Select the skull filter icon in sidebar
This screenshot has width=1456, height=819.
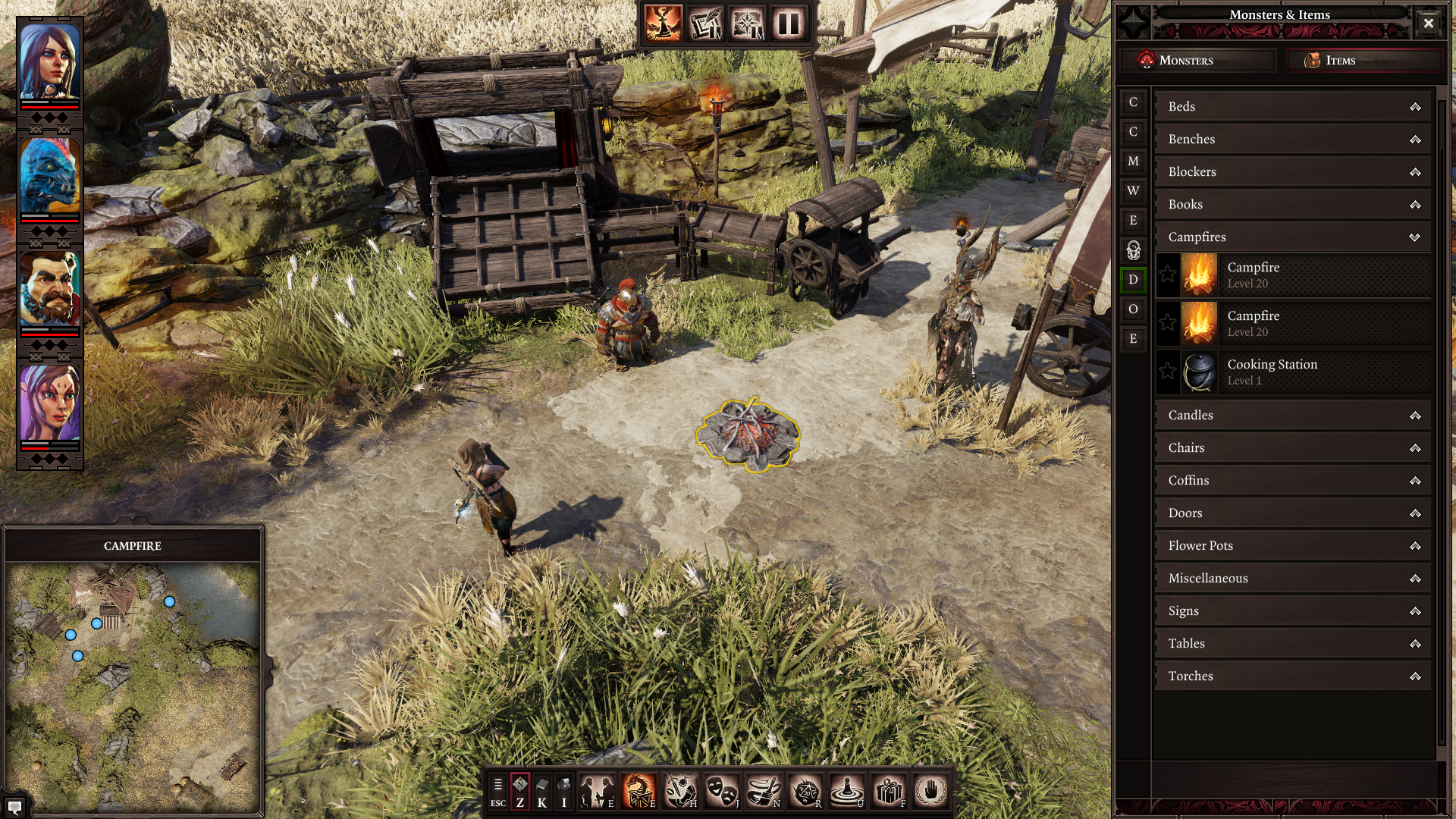point(1133,250)
